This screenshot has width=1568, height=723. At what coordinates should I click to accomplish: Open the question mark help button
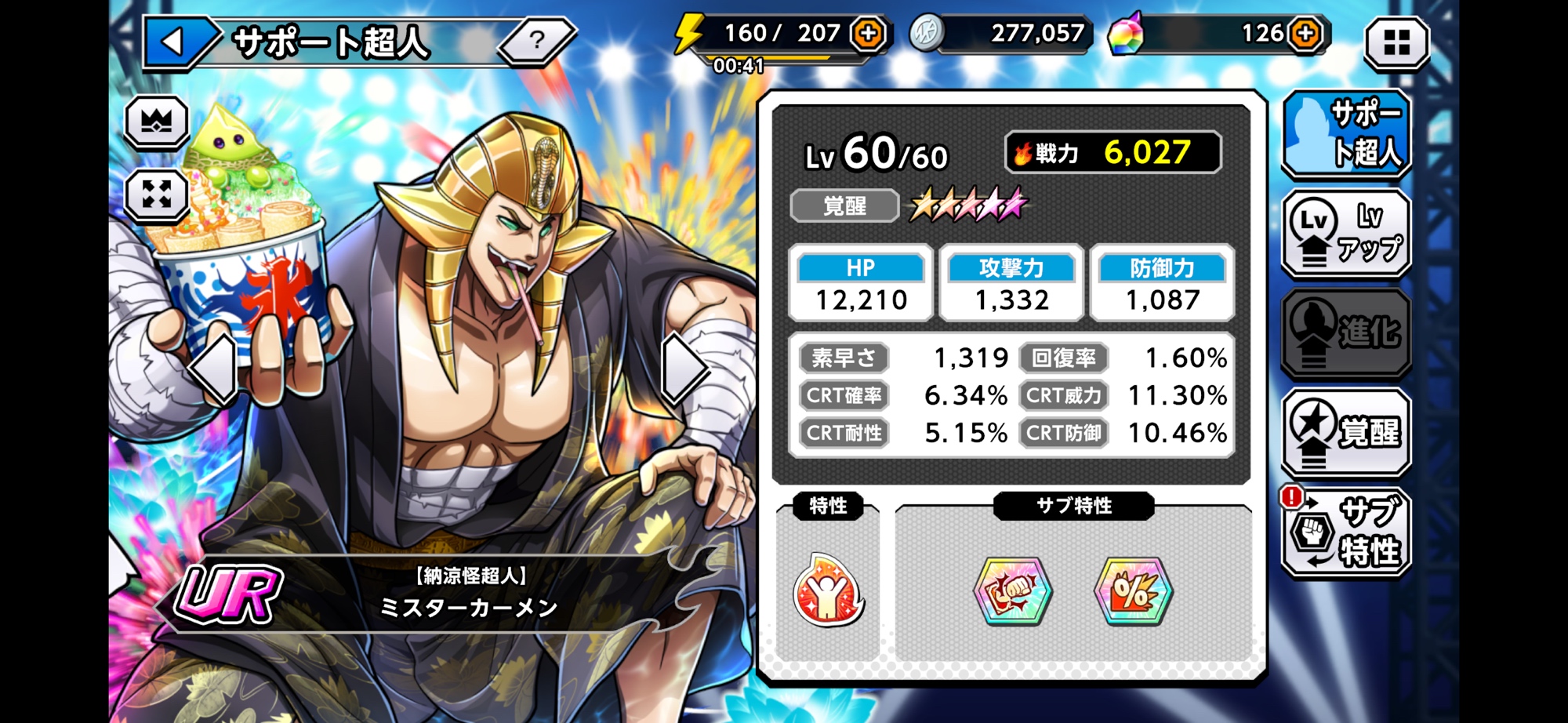537,40
